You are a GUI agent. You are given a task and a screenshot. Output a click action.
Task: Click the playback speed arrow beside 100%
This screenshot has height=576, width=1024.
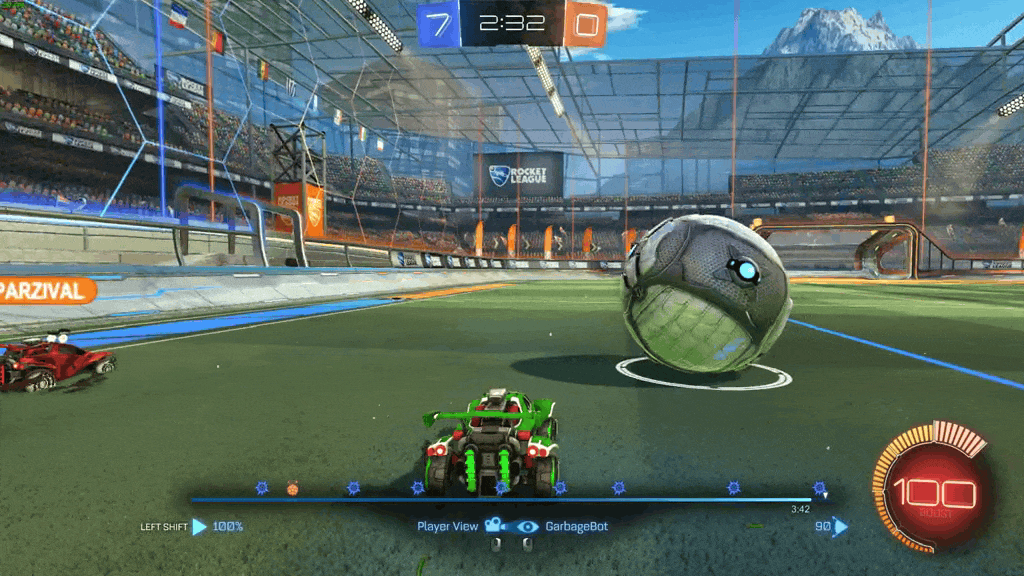point(200,526)
